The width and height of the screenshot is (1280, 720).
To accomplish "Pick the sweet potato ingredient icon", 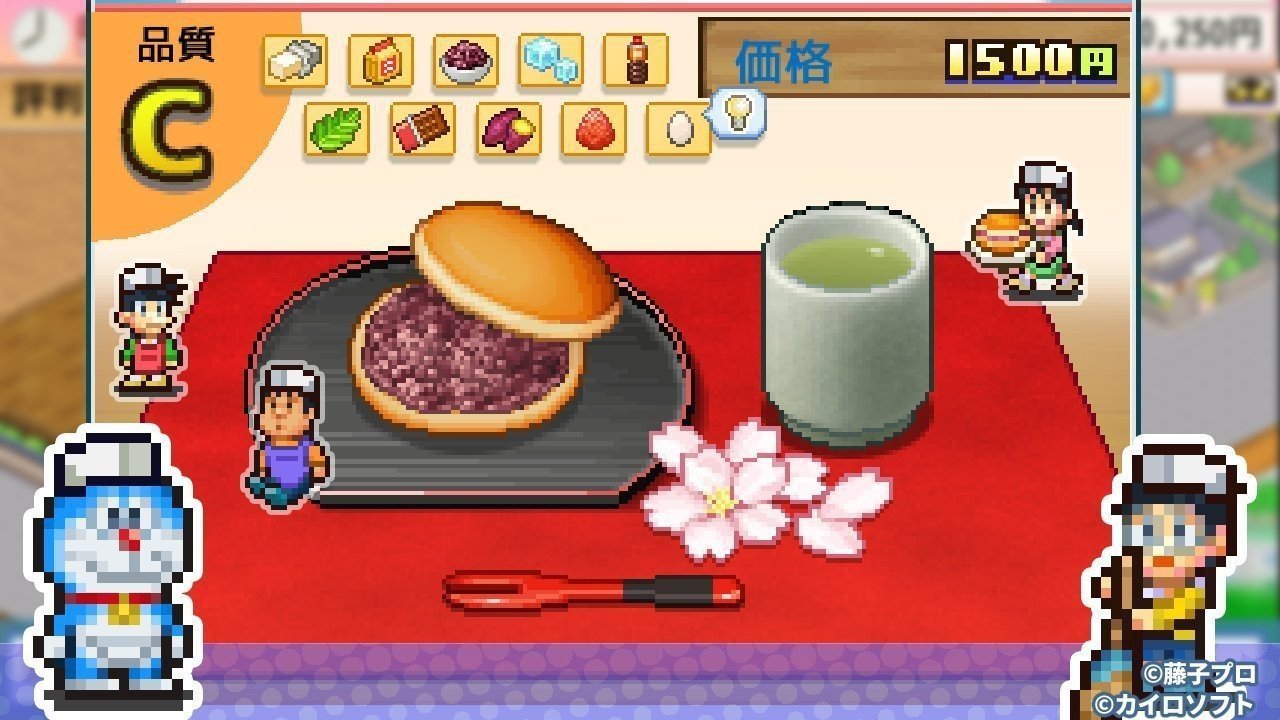I will pyautogui.click(x=509, y=131).
